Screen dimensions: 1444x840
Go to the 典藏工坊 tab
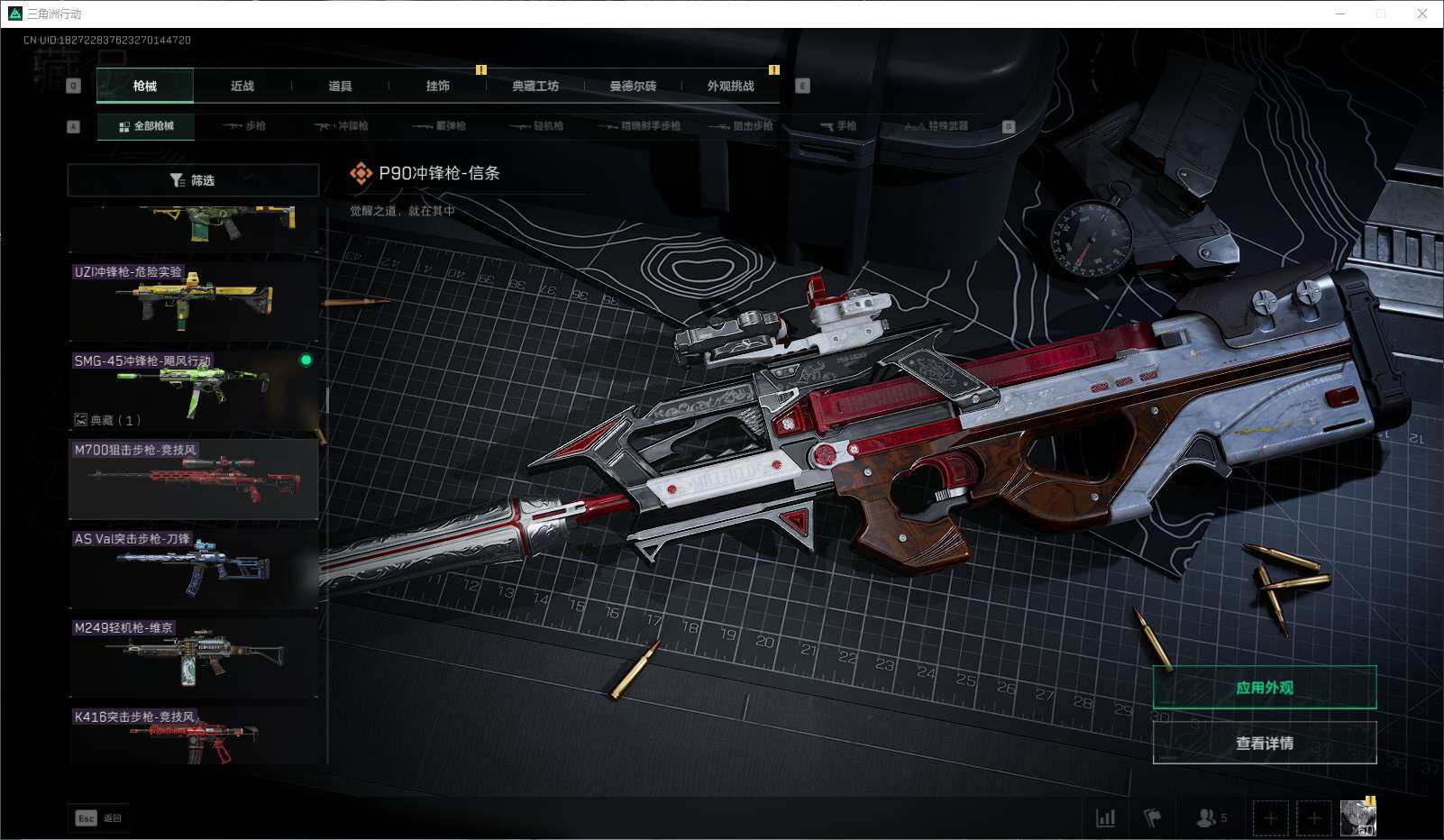pos(535,87)
